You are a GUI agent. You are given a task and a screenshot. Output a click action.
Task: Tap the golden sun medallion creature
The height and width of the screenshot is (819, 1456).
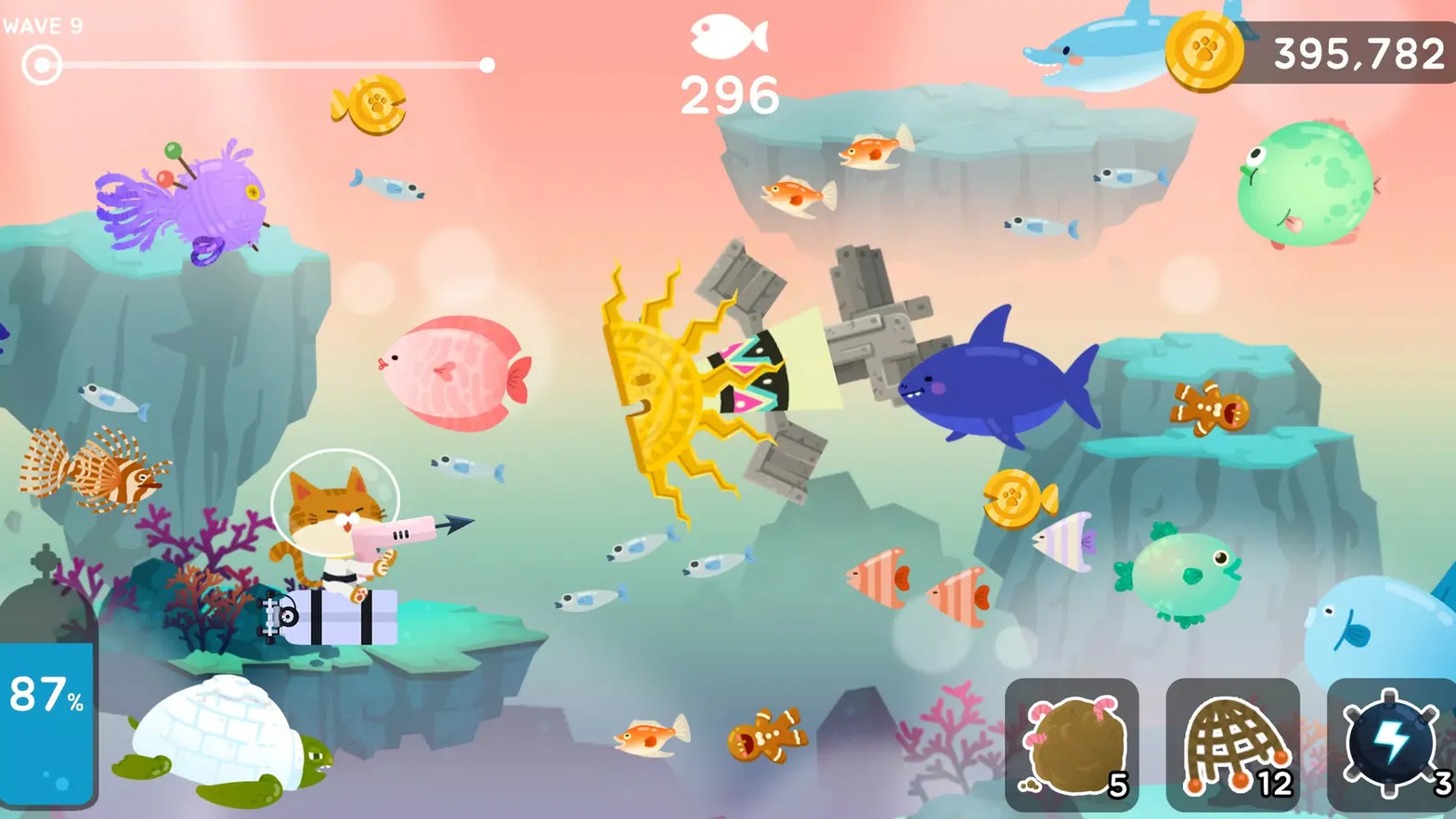[678, 381]
